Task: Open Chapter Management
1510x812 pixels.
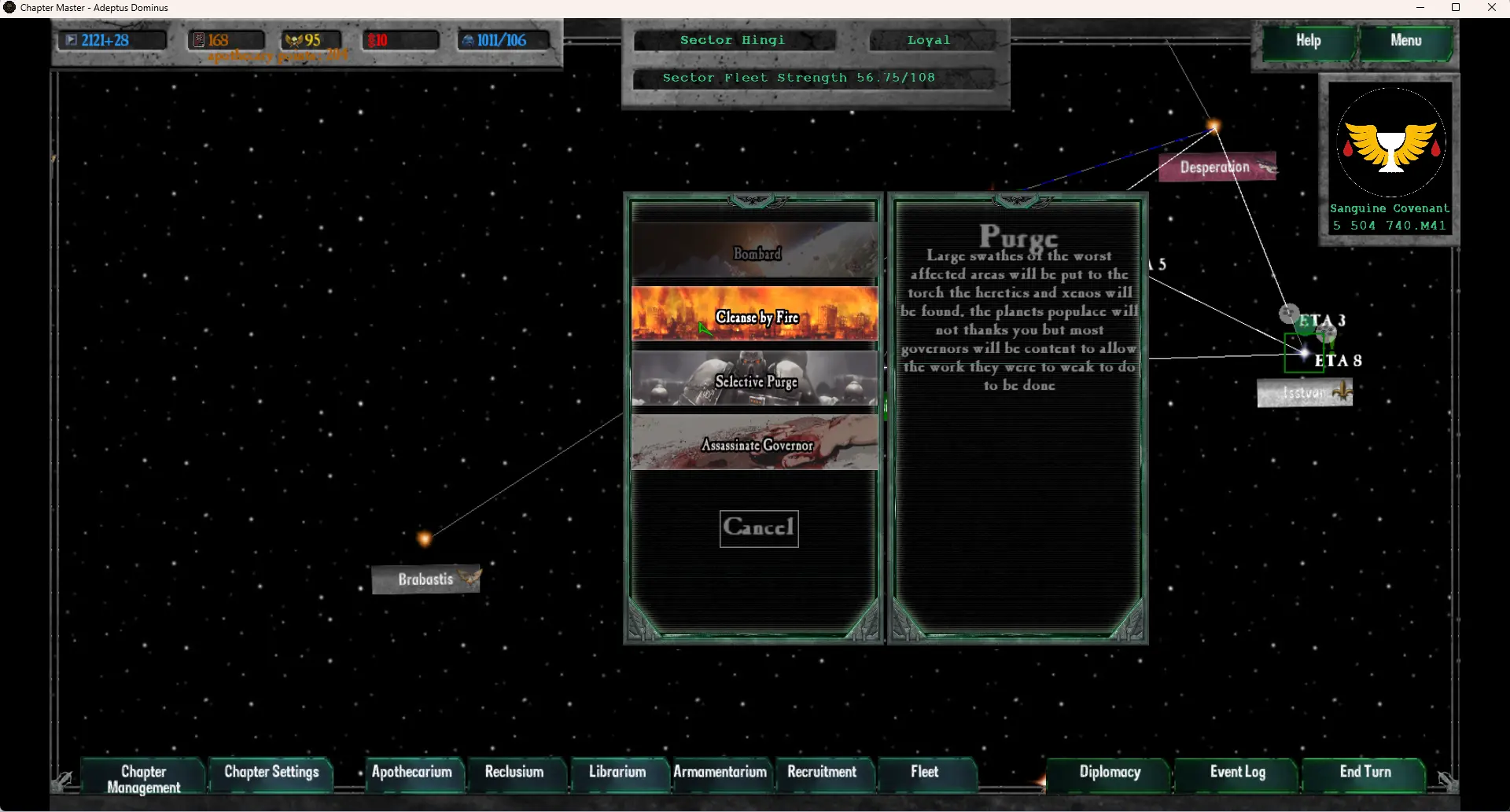Action: (x=144, y=778)
